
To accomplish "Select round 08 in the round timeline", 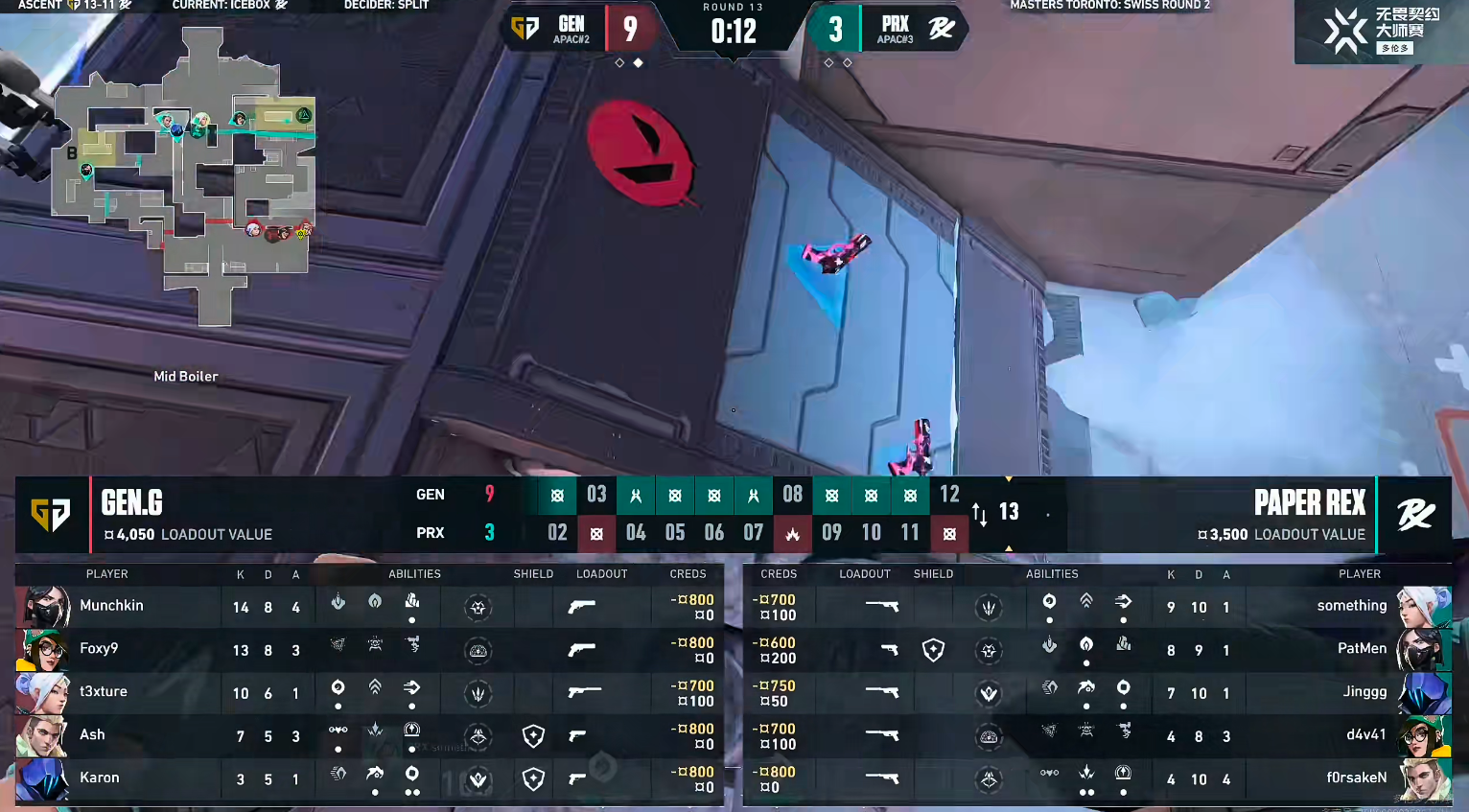I will (792, 495).
